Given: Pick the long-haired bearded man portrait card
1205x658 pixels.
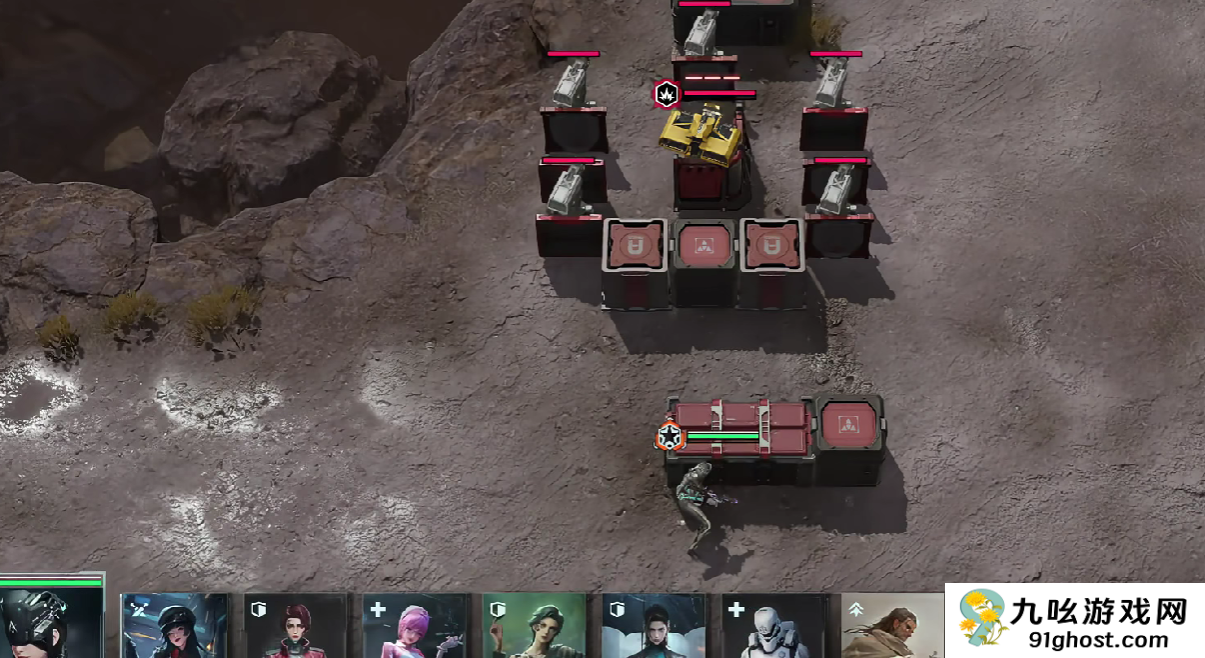Looking at the screenshot, I should [890, 627].
